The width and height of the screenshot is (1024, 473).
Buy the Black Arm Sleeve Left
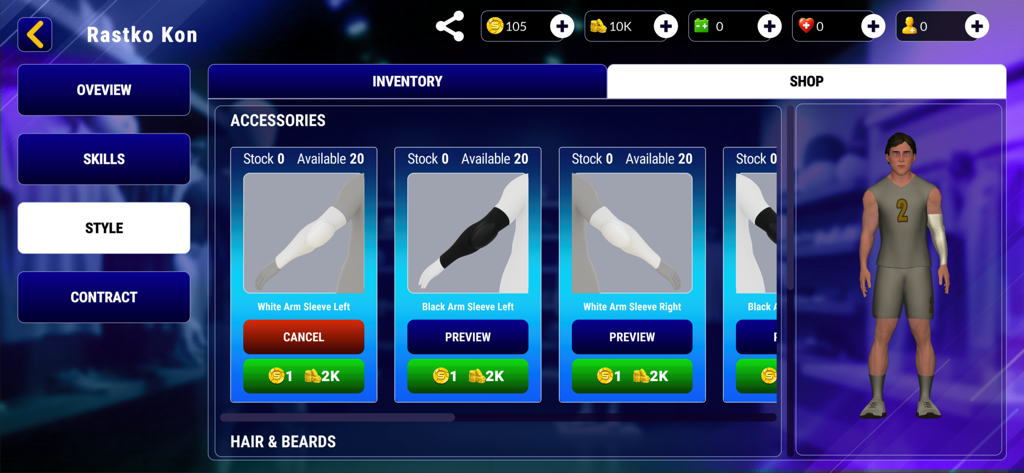[x=468, y=376]
